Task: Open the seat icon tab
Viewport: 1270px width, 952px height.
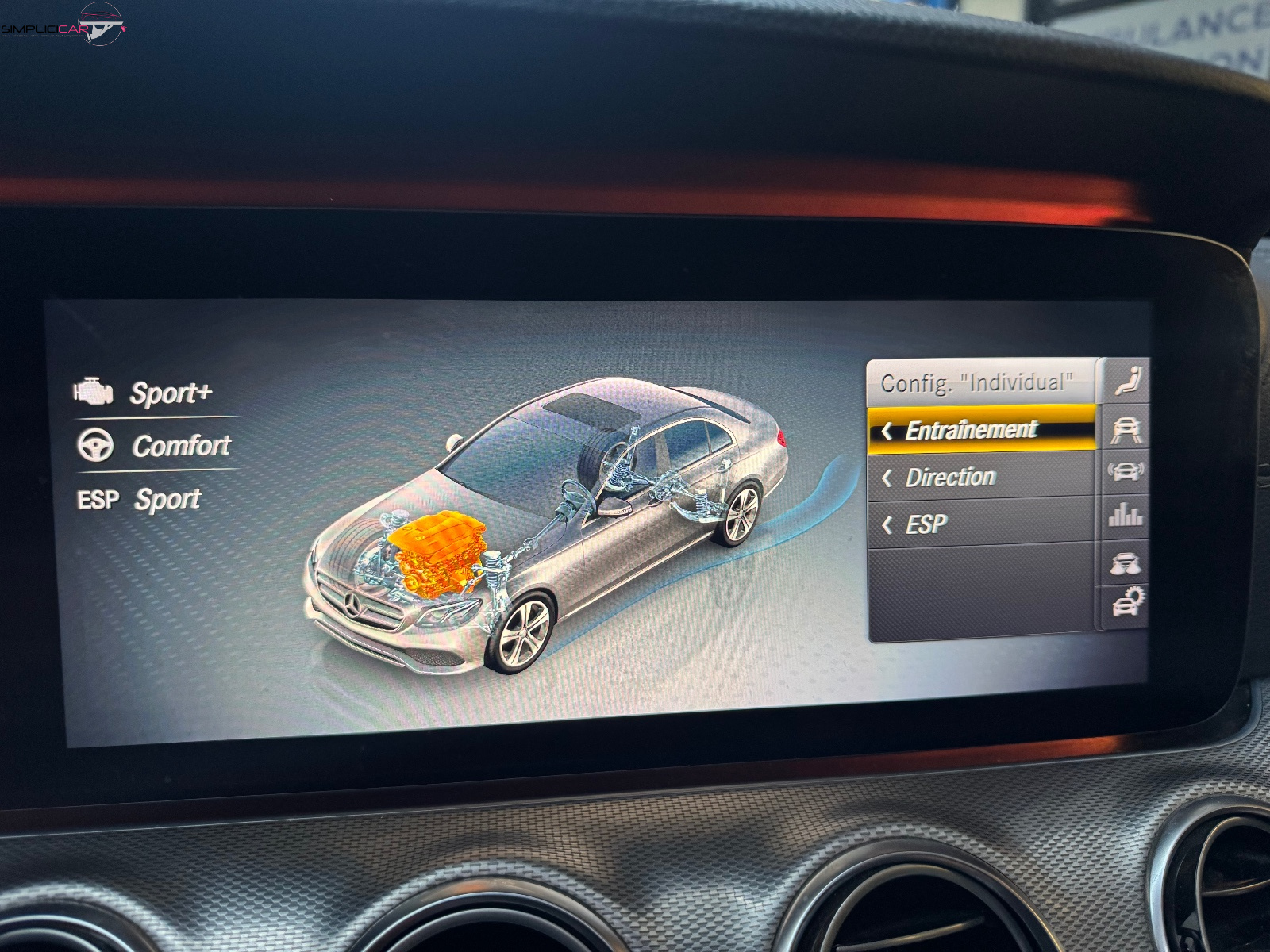Action: pos(1127,382)
